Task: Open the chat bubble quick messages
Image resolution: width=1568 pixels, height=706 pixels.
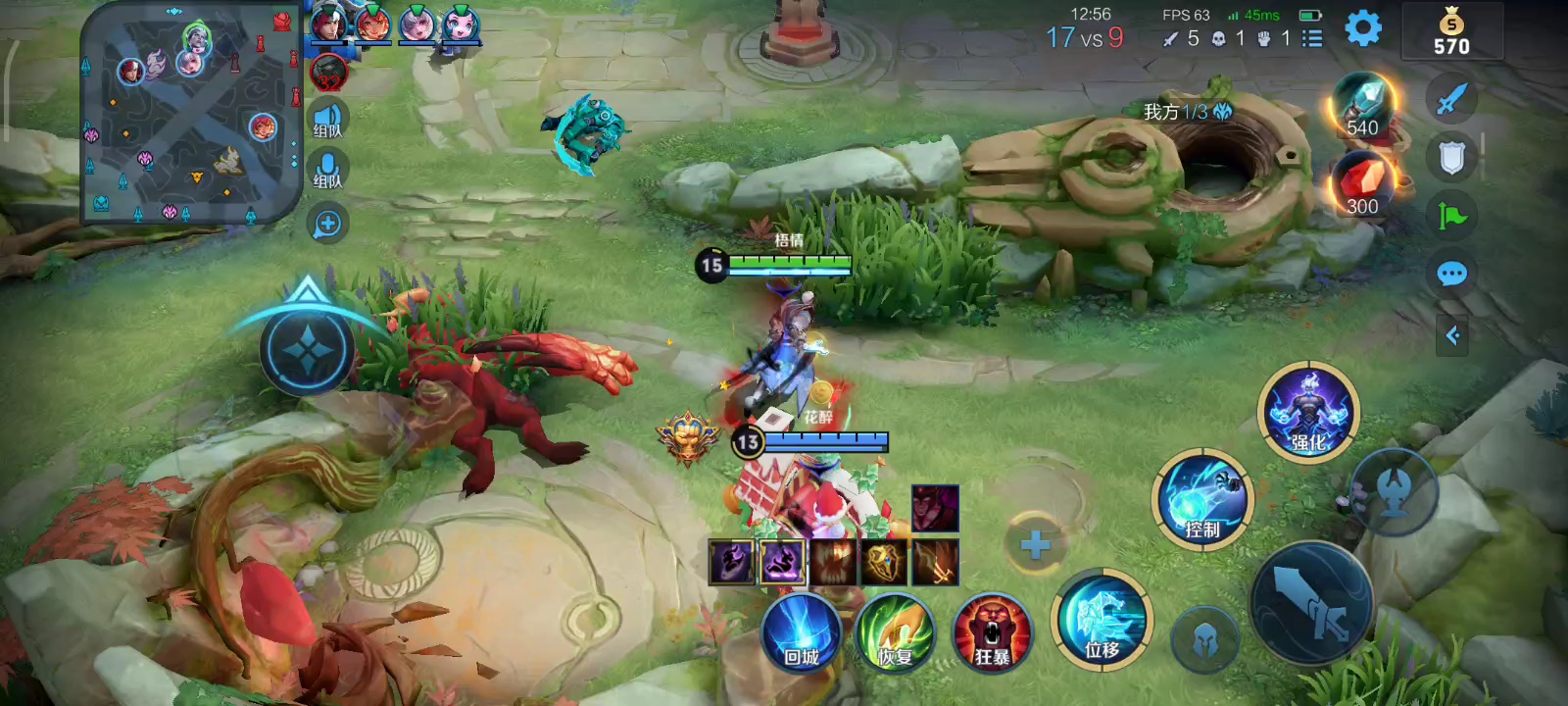Action: (x=1451, y=274)
